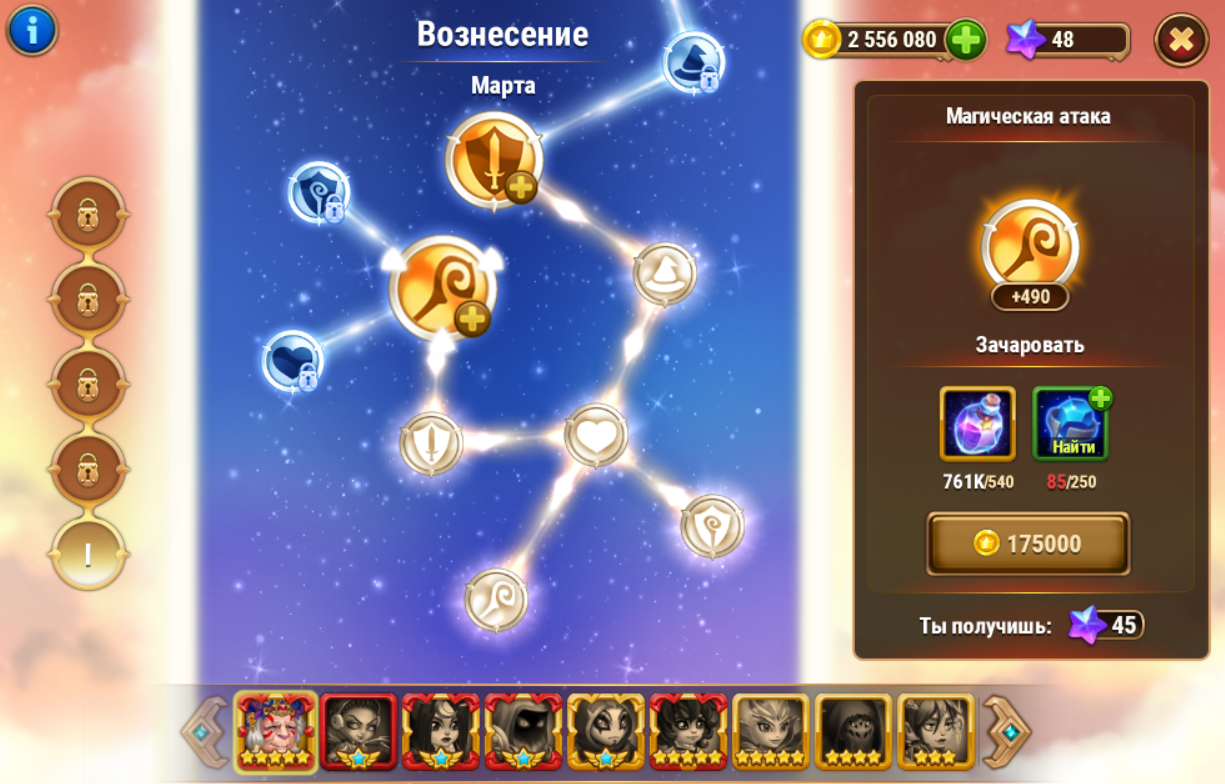Viewport: 1225px width, 784px height.
Task: Close the Ascension screen
Action: 1181,40
